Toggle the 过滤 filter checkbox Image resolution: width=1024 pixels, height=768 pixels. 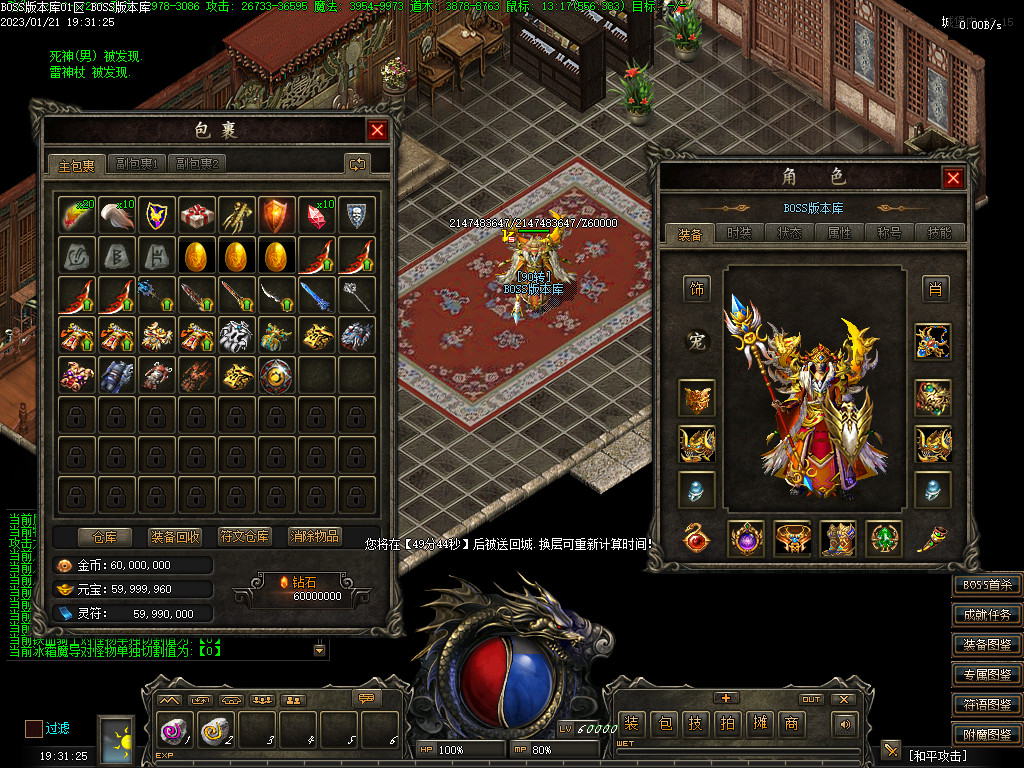(34, 728)
